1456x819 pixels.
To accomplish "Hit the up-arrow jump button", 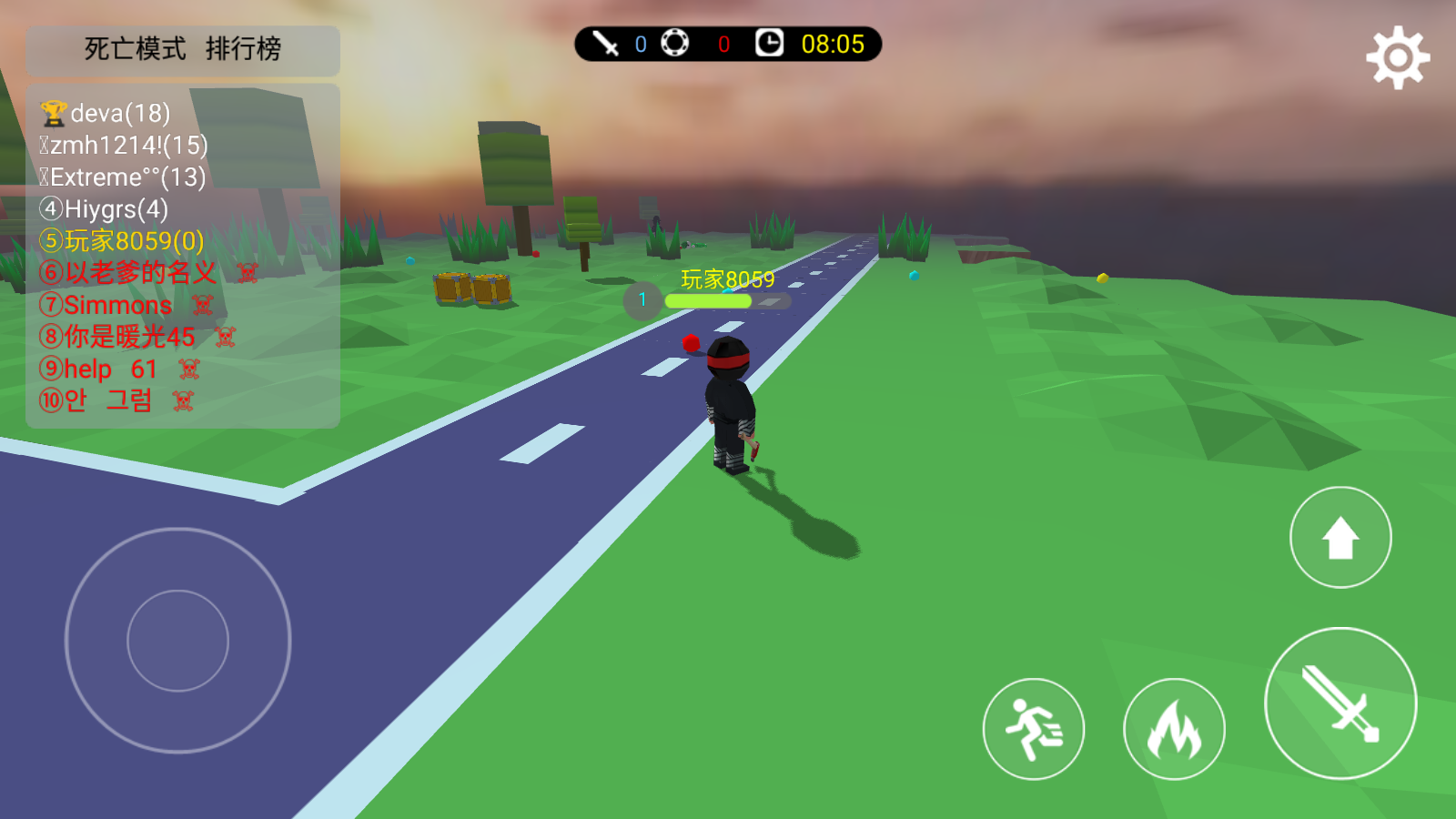I will 1340,538.
